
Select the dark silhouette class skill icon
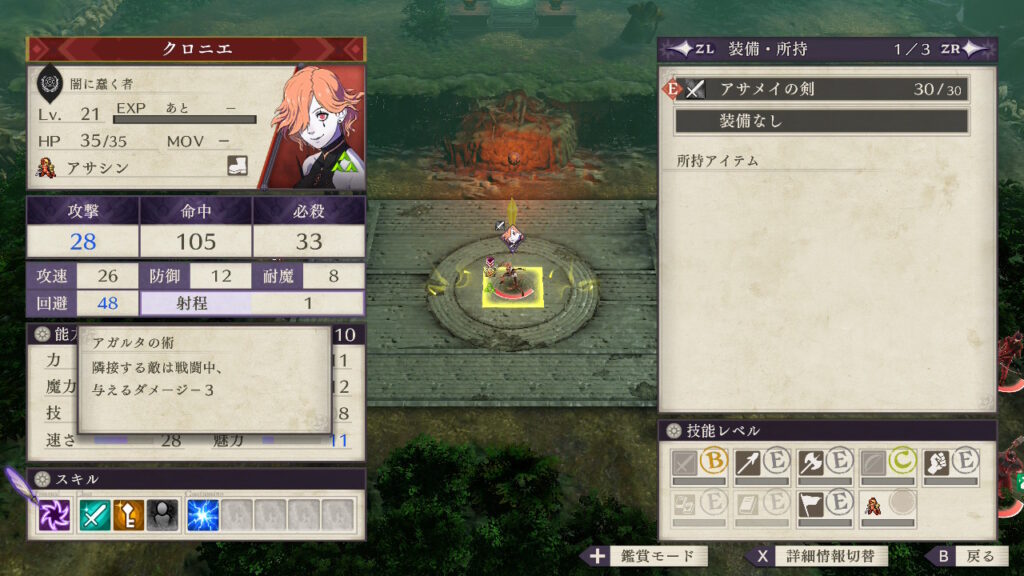tap(160, 514)
